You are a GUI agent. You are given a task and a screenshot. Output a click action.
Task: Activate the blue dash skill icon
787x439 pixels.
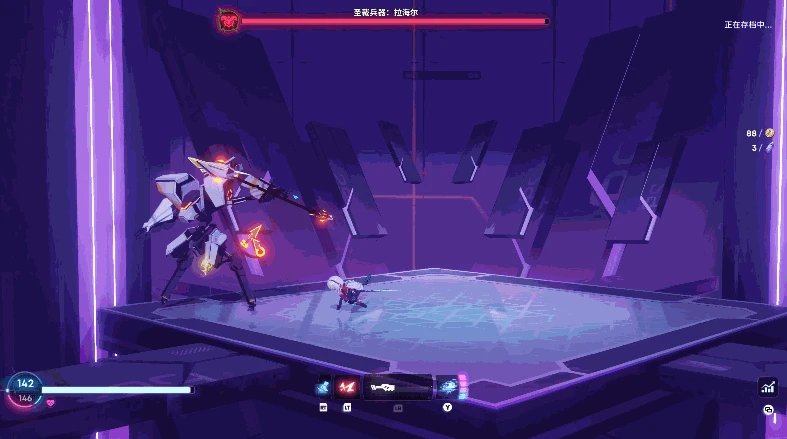click(x=323, y=387)
